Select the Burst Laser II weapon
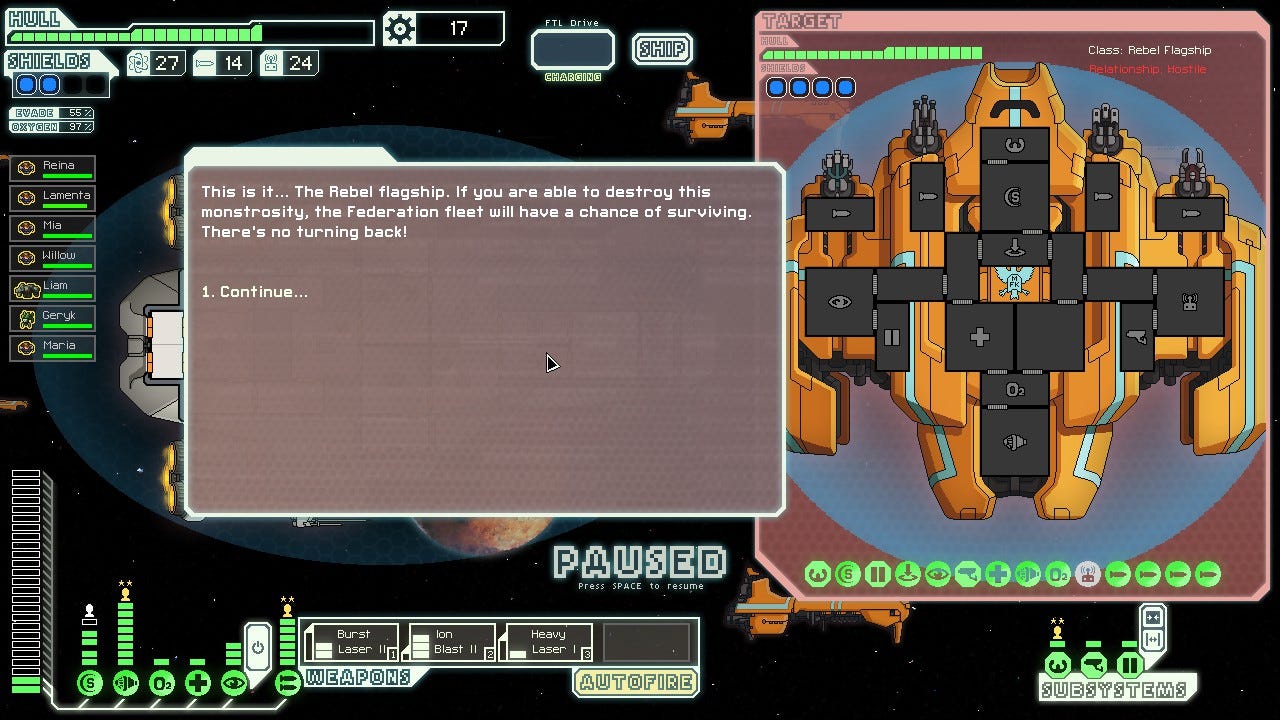Screen dimensions: 1280x720 [352, 642]
